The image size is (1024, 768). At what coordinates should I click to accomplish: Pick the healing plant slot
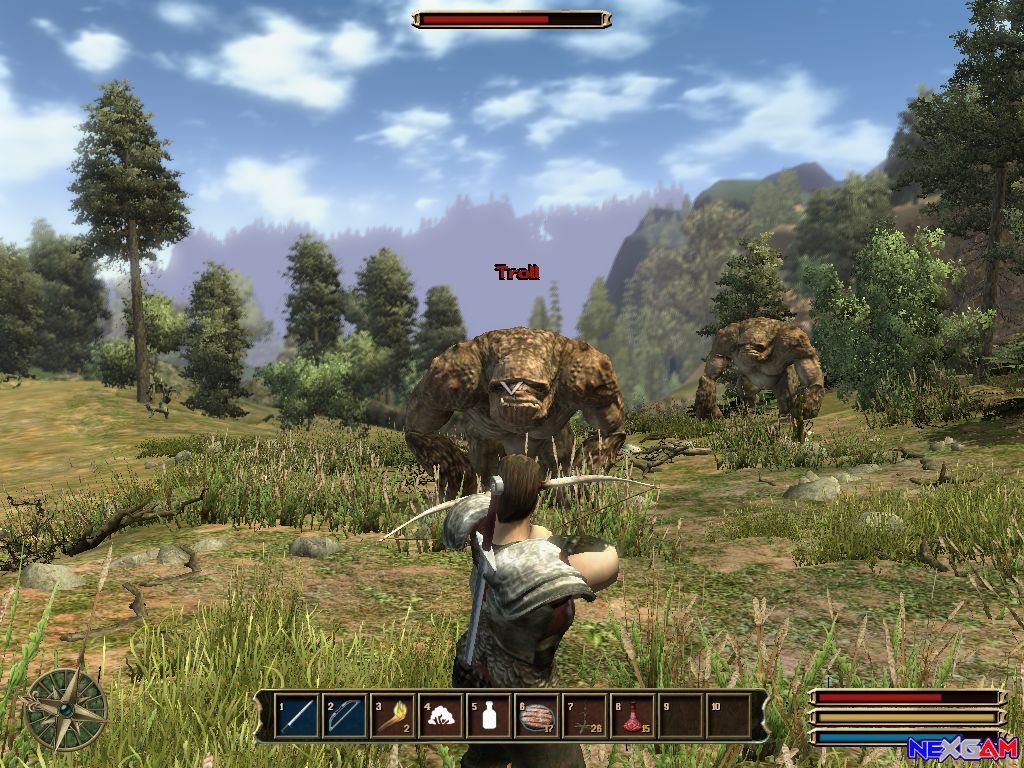click(585, 716)
